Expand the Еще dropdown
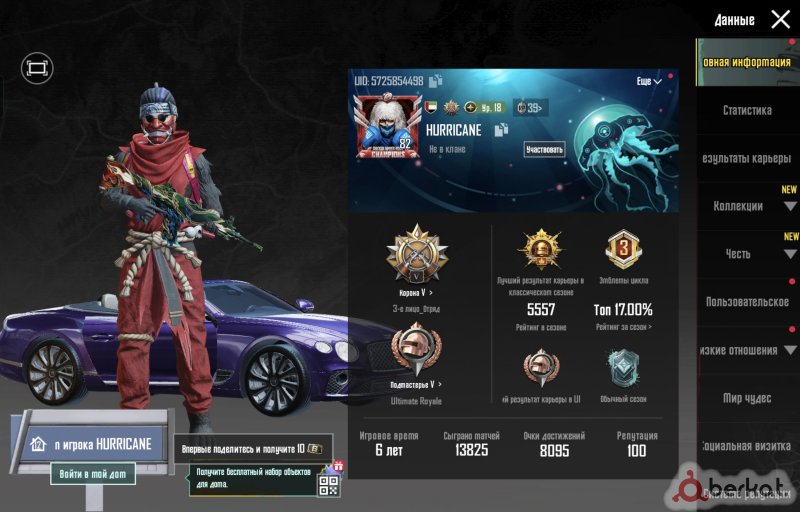The height and width of the screenshot is (512, 800). click(649, 81)
